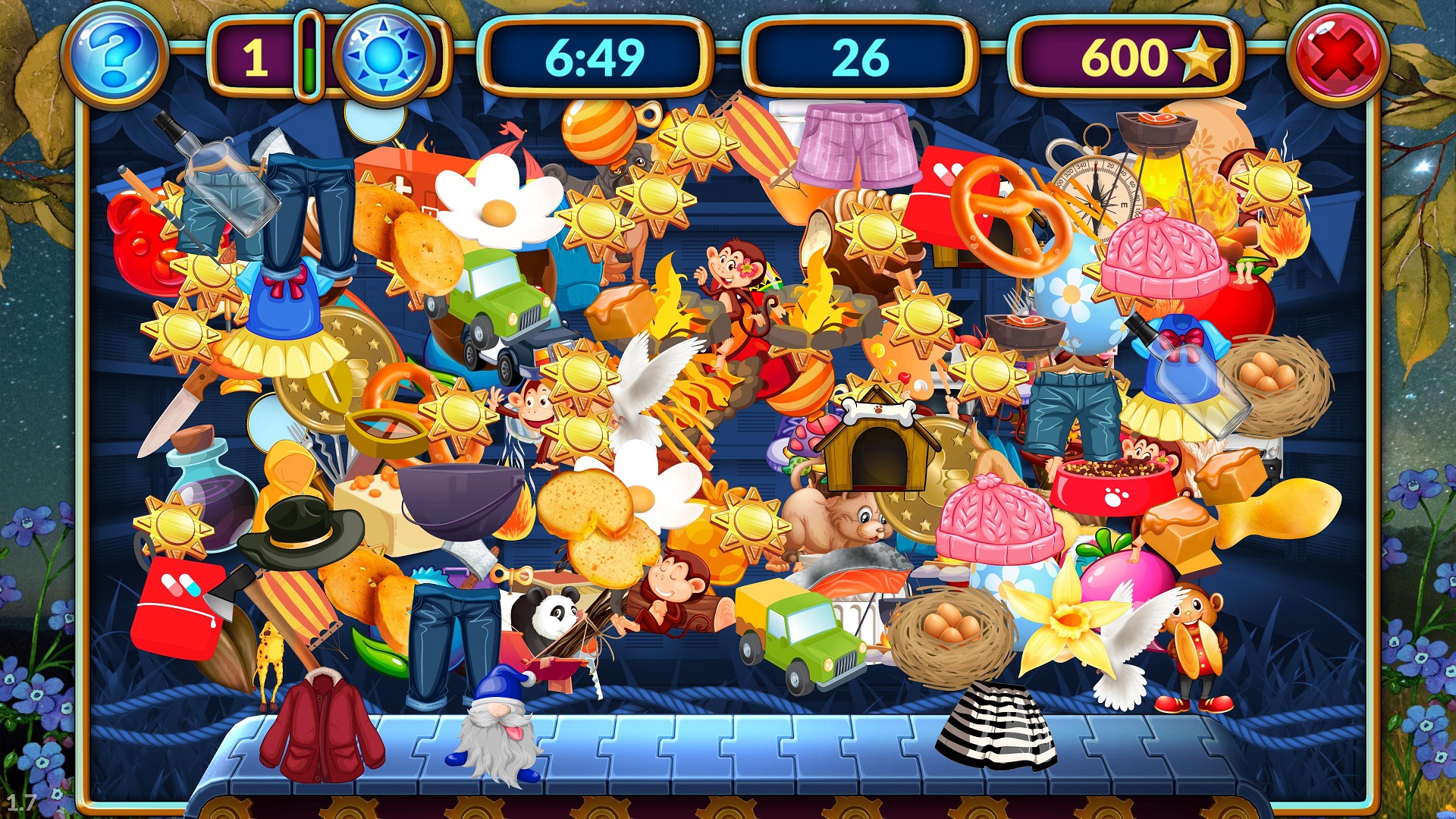This screenshot has height=819, width=1456.
Task: Select the pink plaid shorts
Action: (855, 144)
